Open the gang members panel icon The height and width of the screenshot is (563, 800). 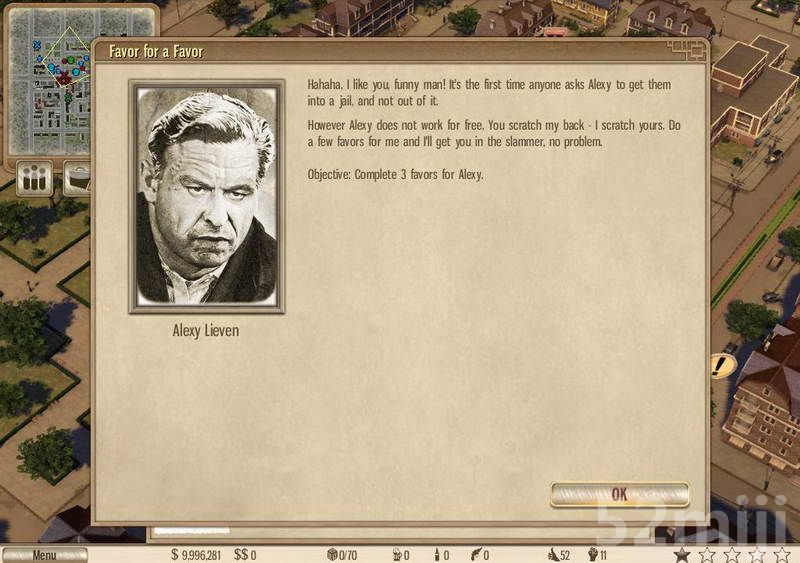coord(35,180)
